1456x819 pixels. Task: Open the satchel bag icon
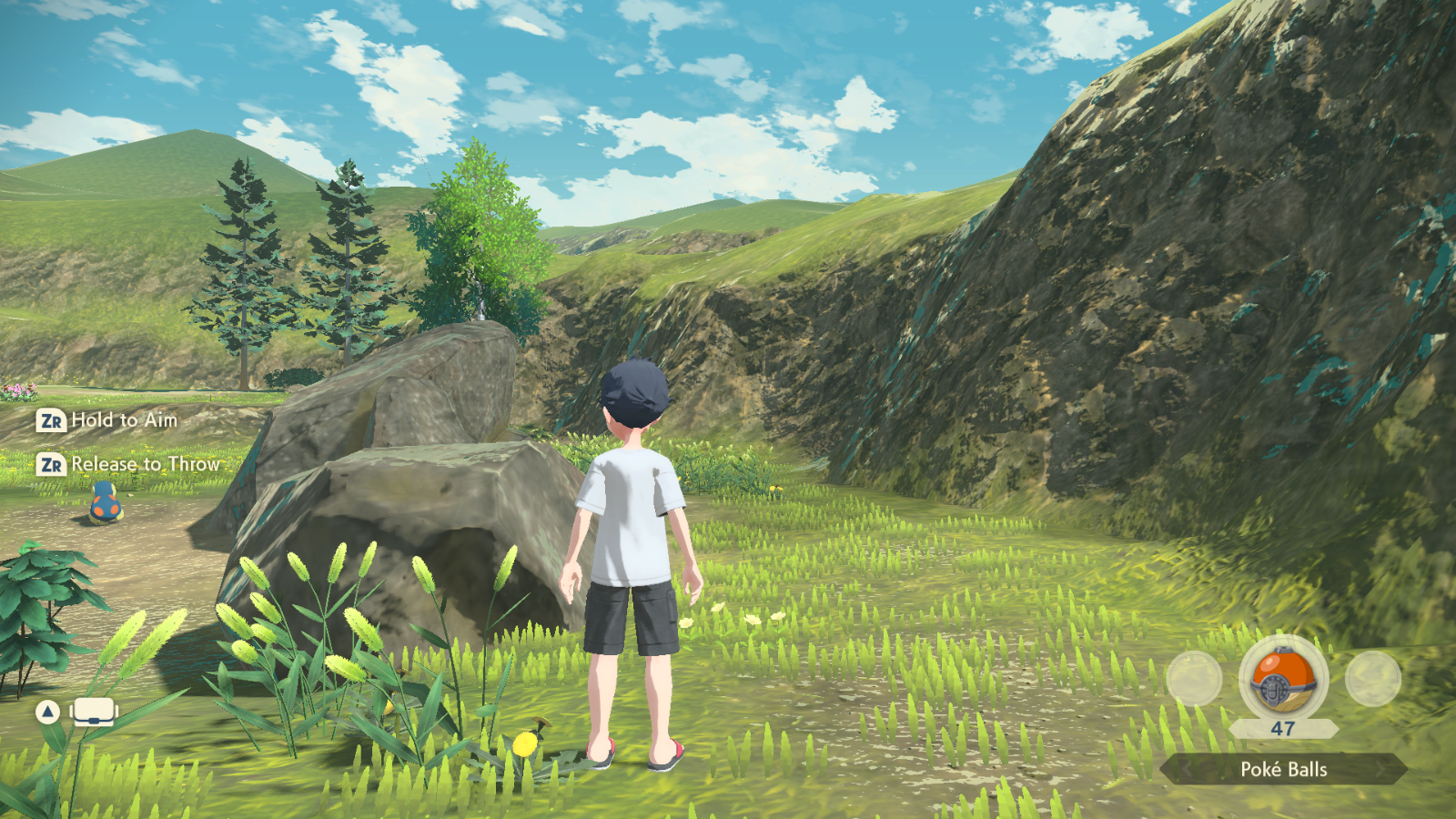pos(94,712)
